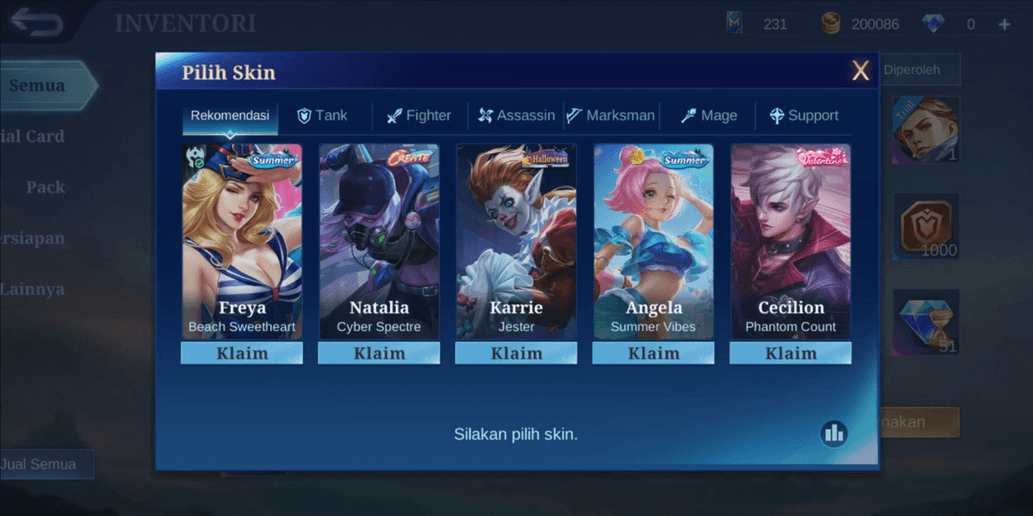Open the bar chart statistics icon
Viewport: 1033px width, 516px height.
[x=833, y=433]
